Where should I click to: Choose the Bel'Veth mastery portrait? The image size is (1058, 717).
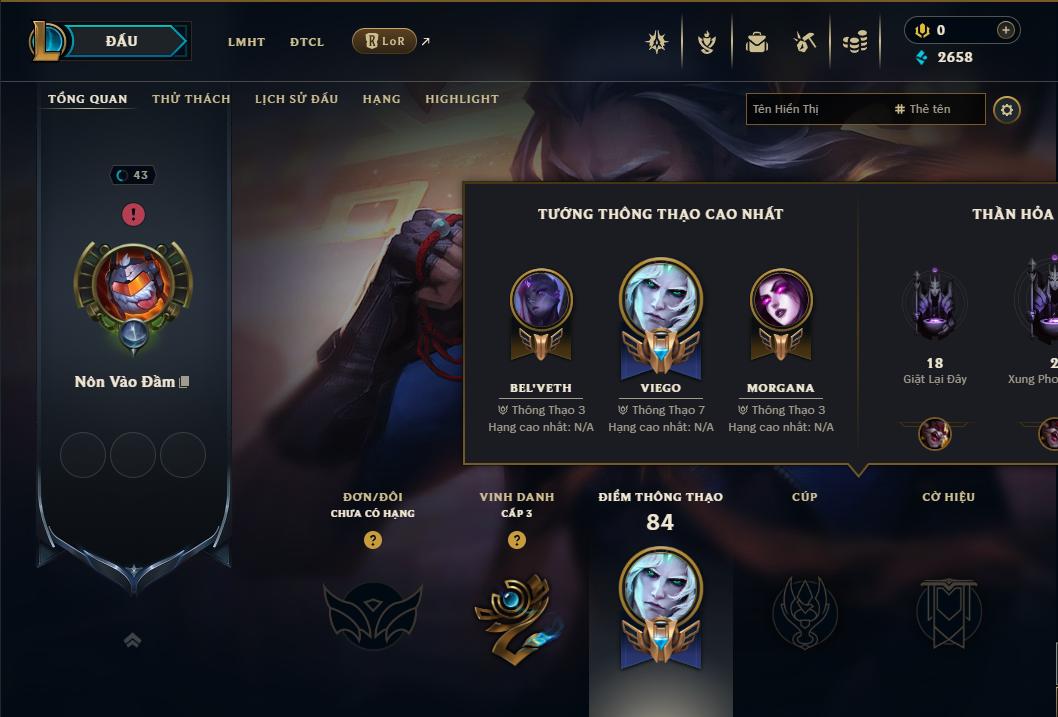click(x=541, y=300)
